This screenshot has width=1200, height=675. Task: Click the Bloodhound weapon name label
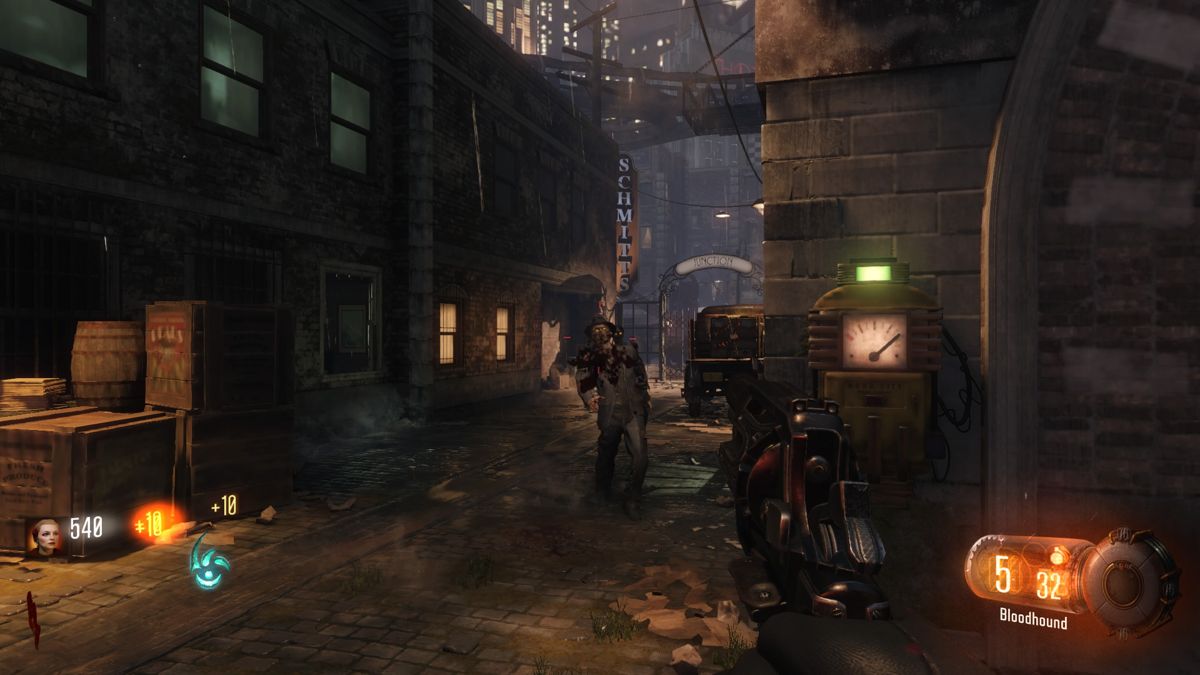point(1033,621)
